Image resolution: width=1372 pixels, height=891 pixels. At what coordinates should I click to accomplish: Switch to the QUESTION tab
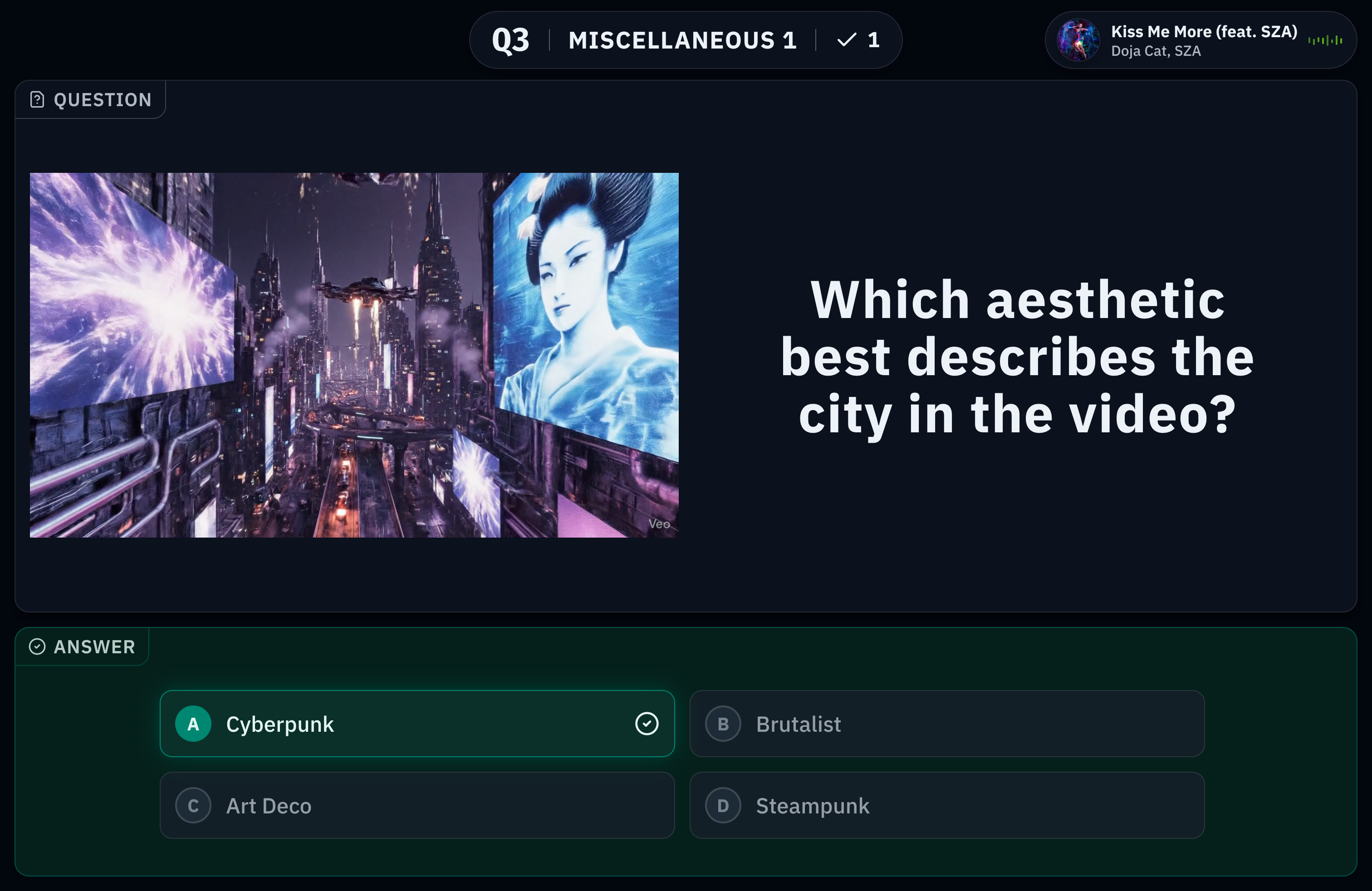(x=90, y=99)
